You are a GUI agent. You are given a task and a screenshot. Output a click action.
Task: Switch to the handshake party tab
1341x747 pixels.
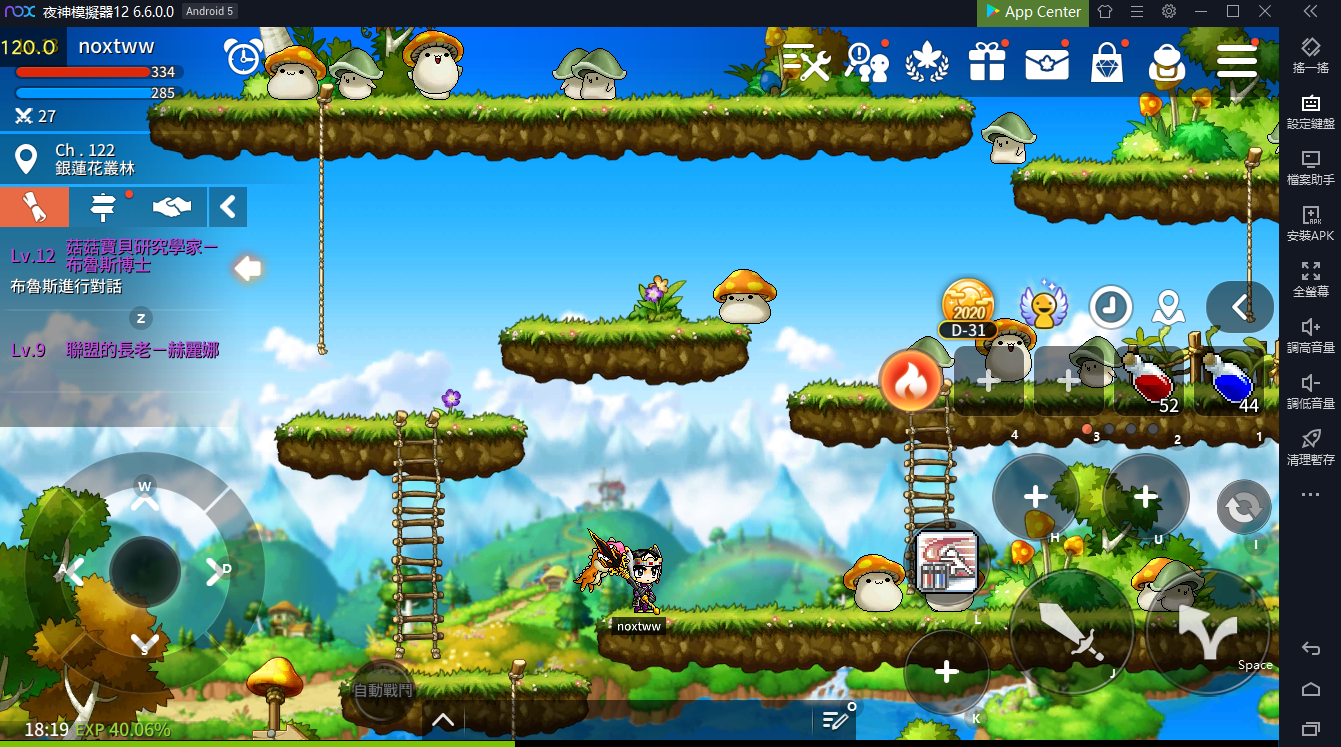[x=172, y=207]
